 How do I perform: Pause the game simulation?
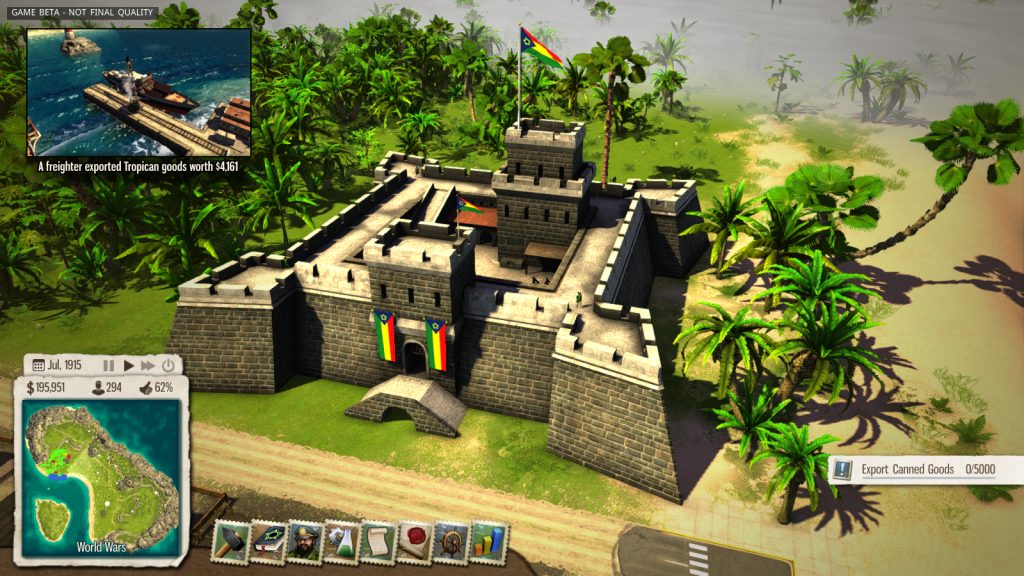point(109,366)
